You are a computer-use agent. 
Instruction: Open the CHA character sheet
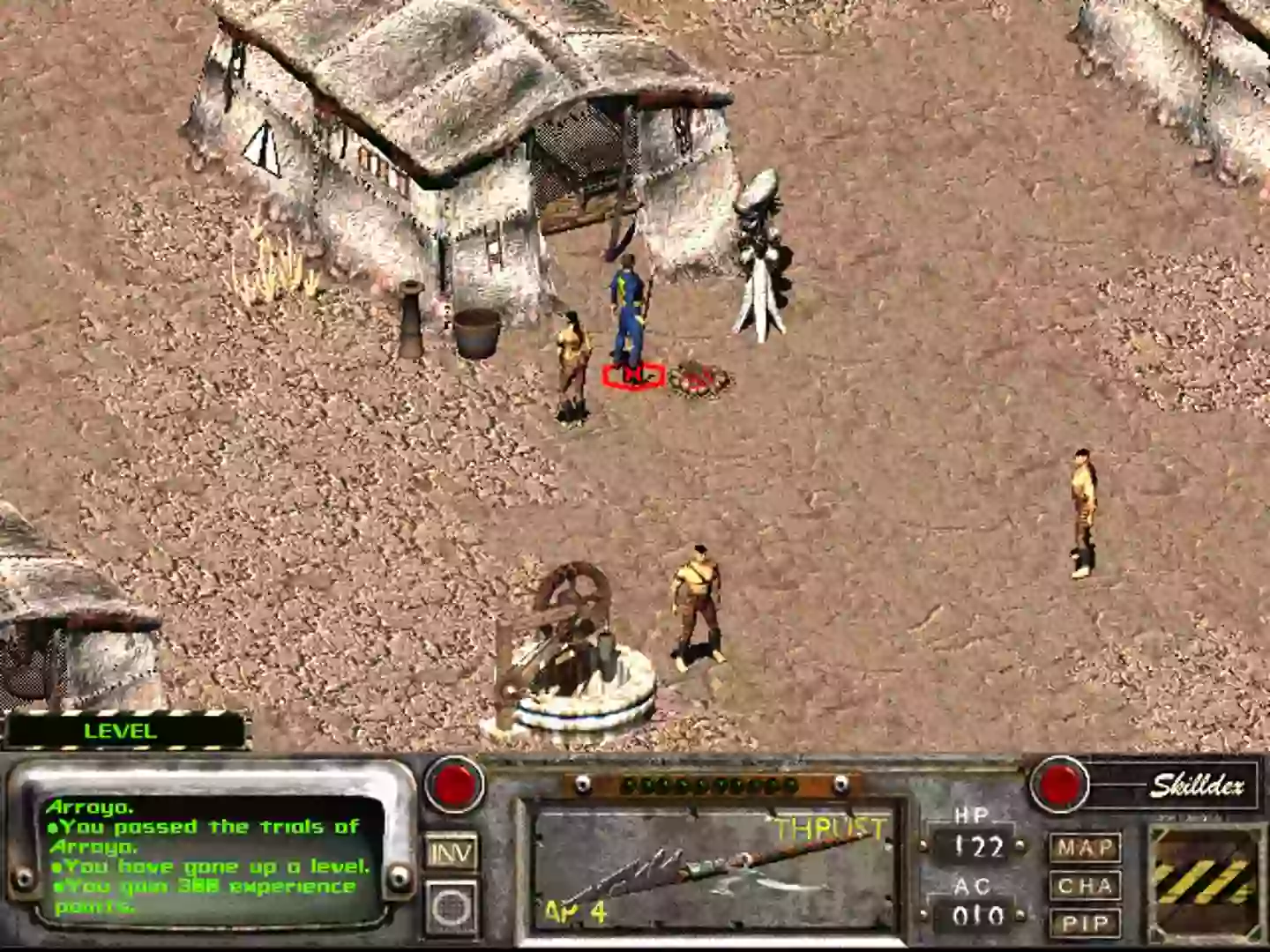tap(1088, 887)
